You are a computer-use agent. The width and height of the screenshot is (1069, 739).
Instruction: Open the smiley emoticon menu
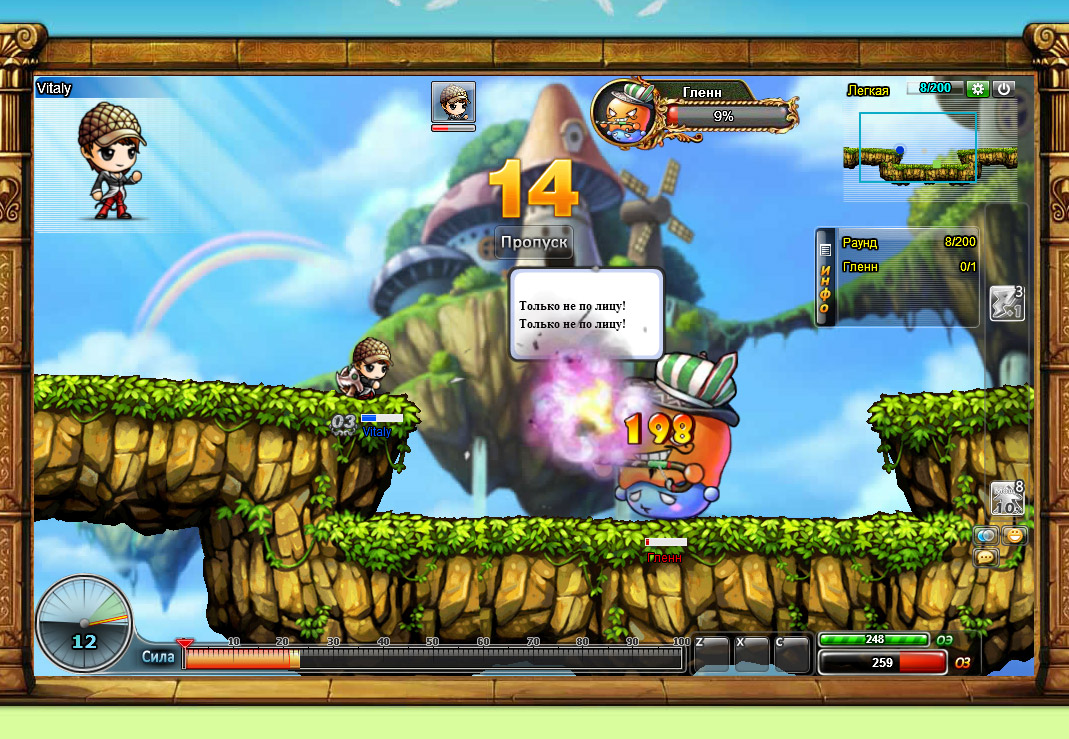1014,536
